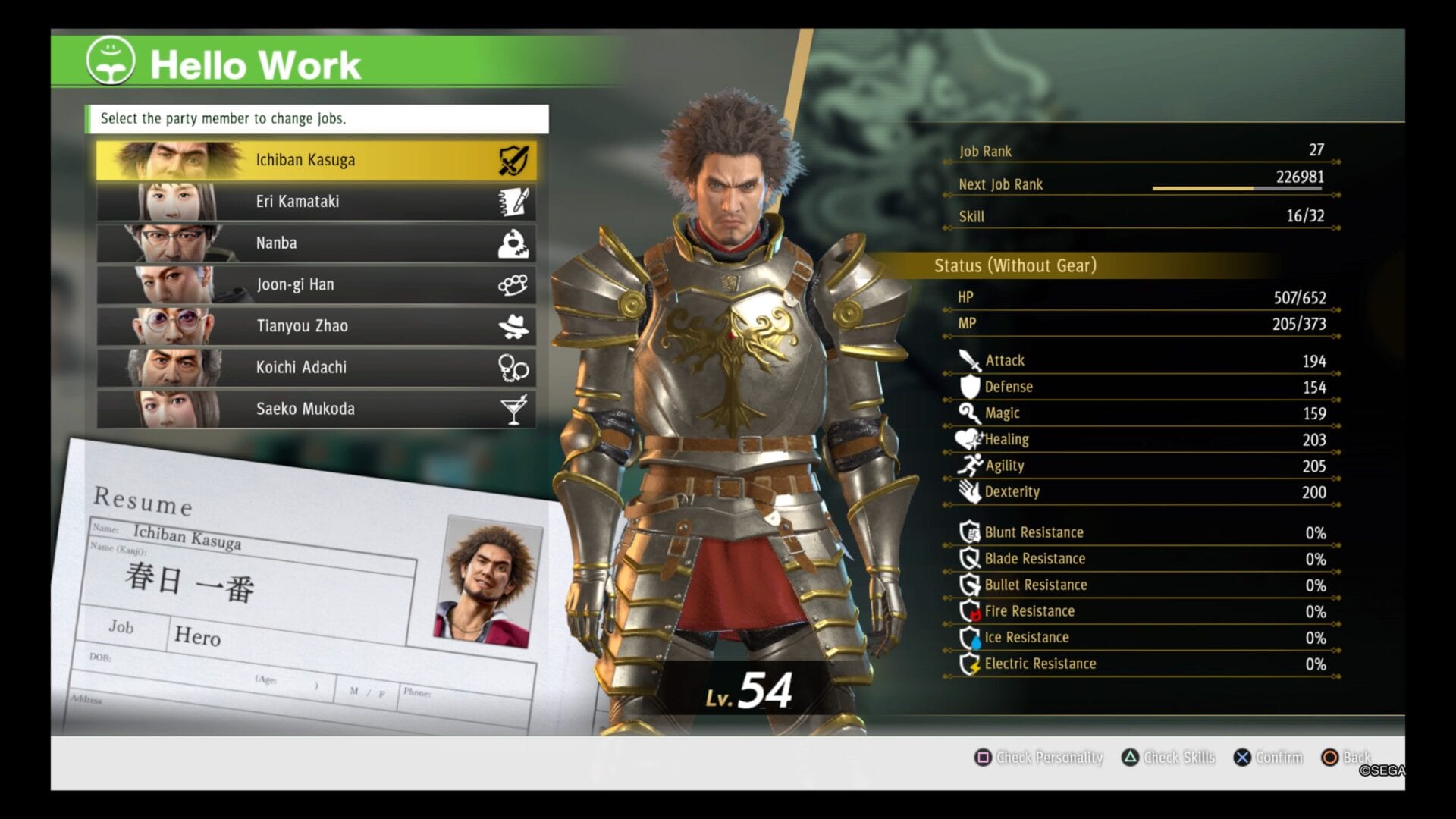Select the Nanba party member row

316,243
